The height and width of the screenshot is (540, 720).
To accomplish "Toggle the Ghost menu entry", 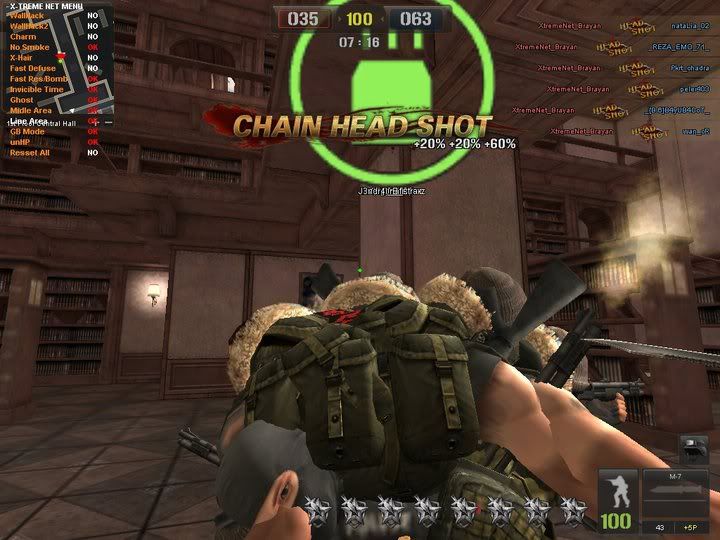I will [x=22, y=100].
